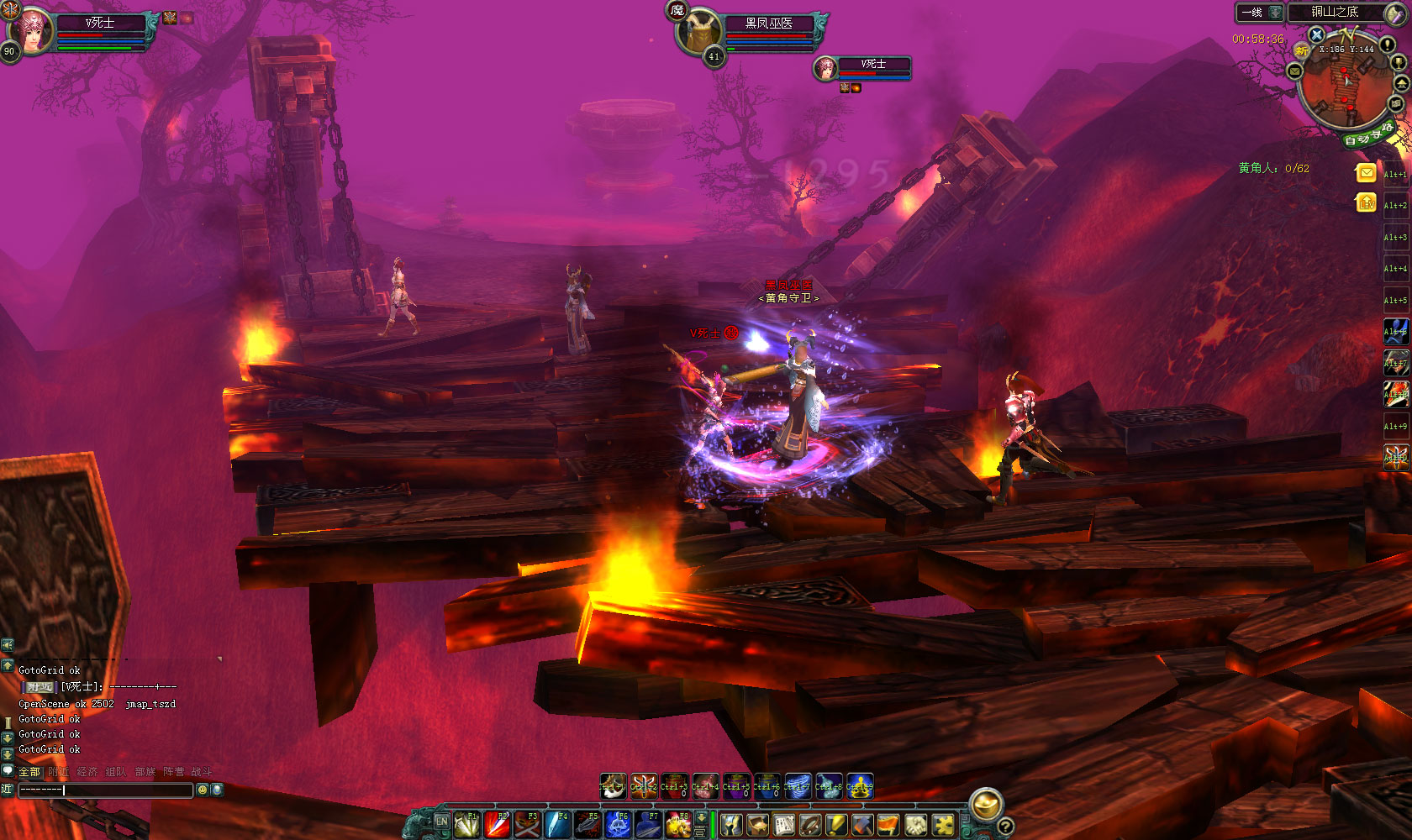1412x840 pixels.
Task: Activate the F2 red slash skill
Action: pos(497,825)
